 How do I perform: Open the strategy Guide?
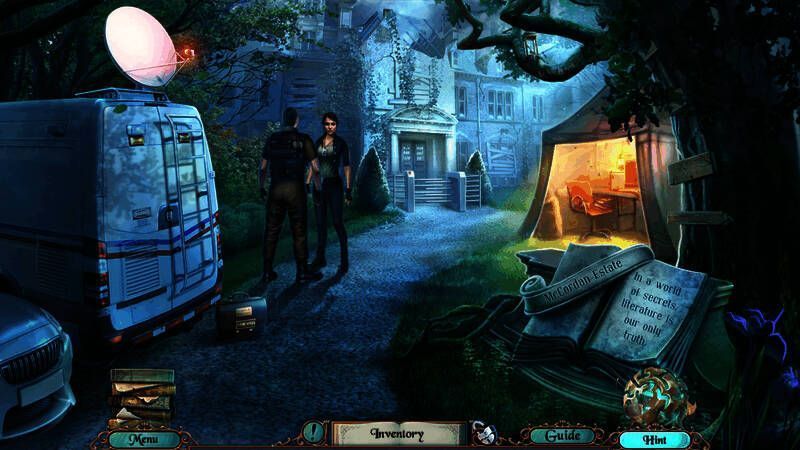pos(549,436)
